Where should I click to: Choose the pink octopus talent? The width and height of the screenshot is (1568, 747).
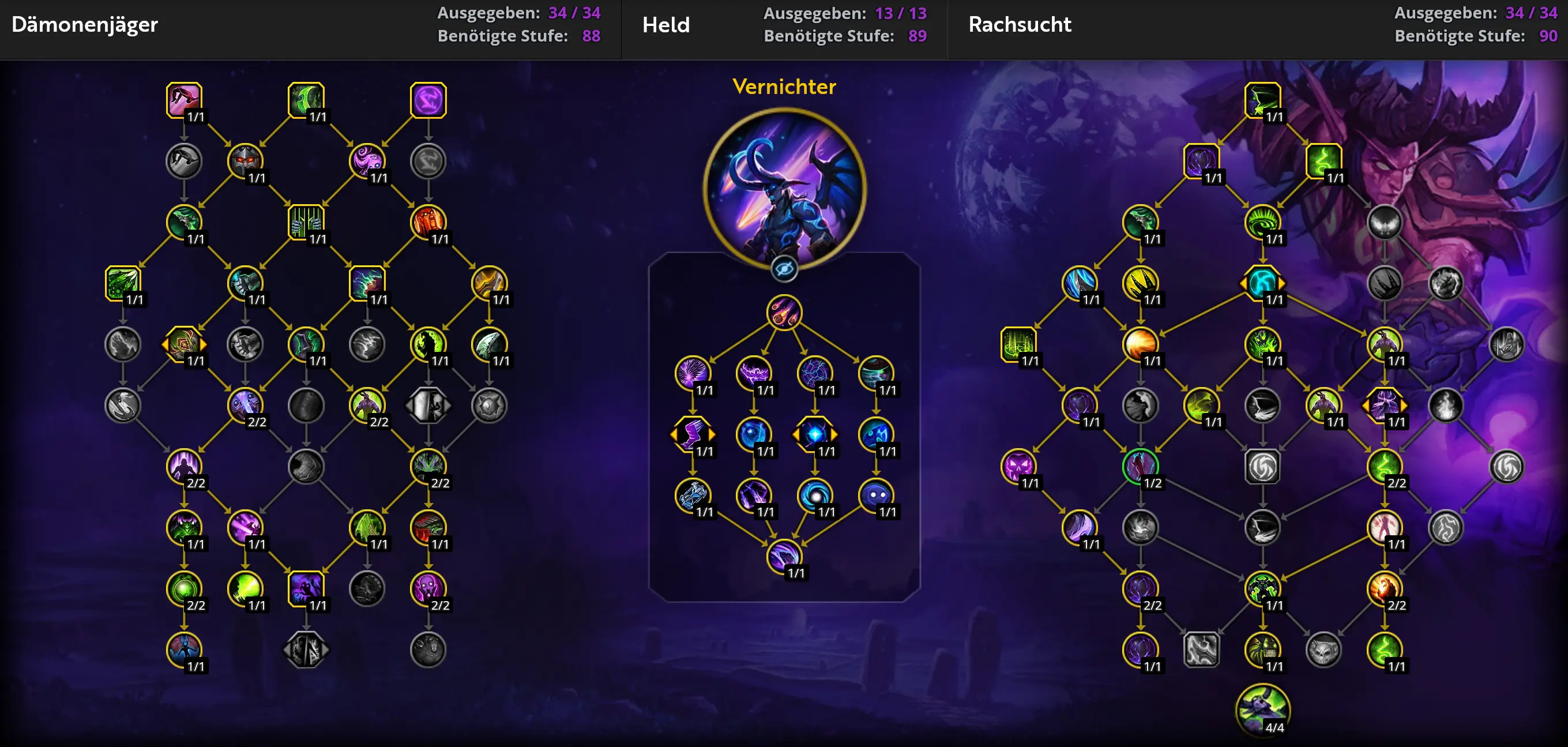point(367,161)
